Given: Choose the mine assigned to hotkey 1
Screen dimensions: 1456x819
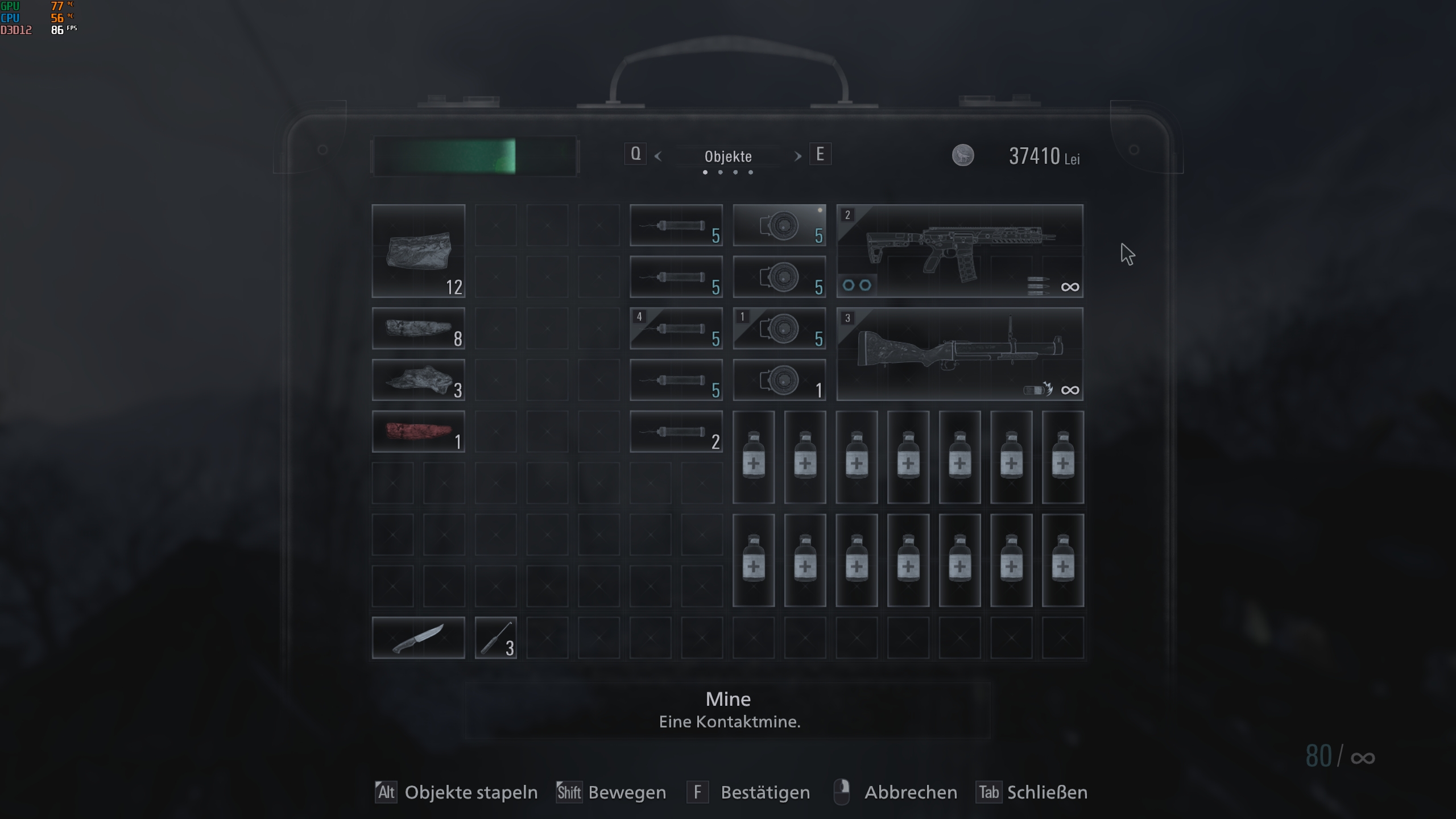Looking at the screenshot, I should tap(779, 328).
